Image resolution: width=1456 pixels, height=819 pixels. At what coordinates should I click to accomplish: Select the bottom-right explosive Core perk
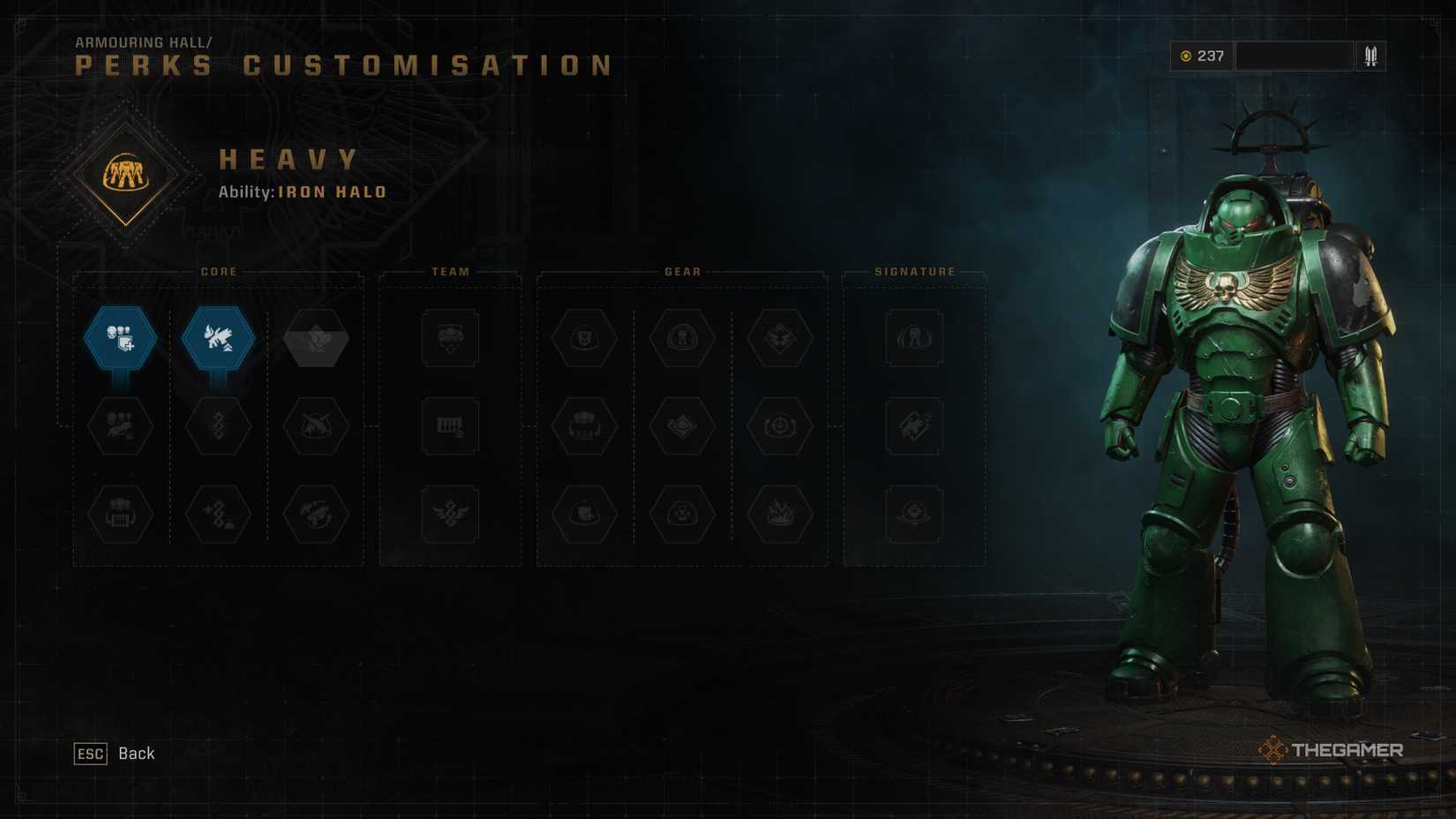point(317,516)
